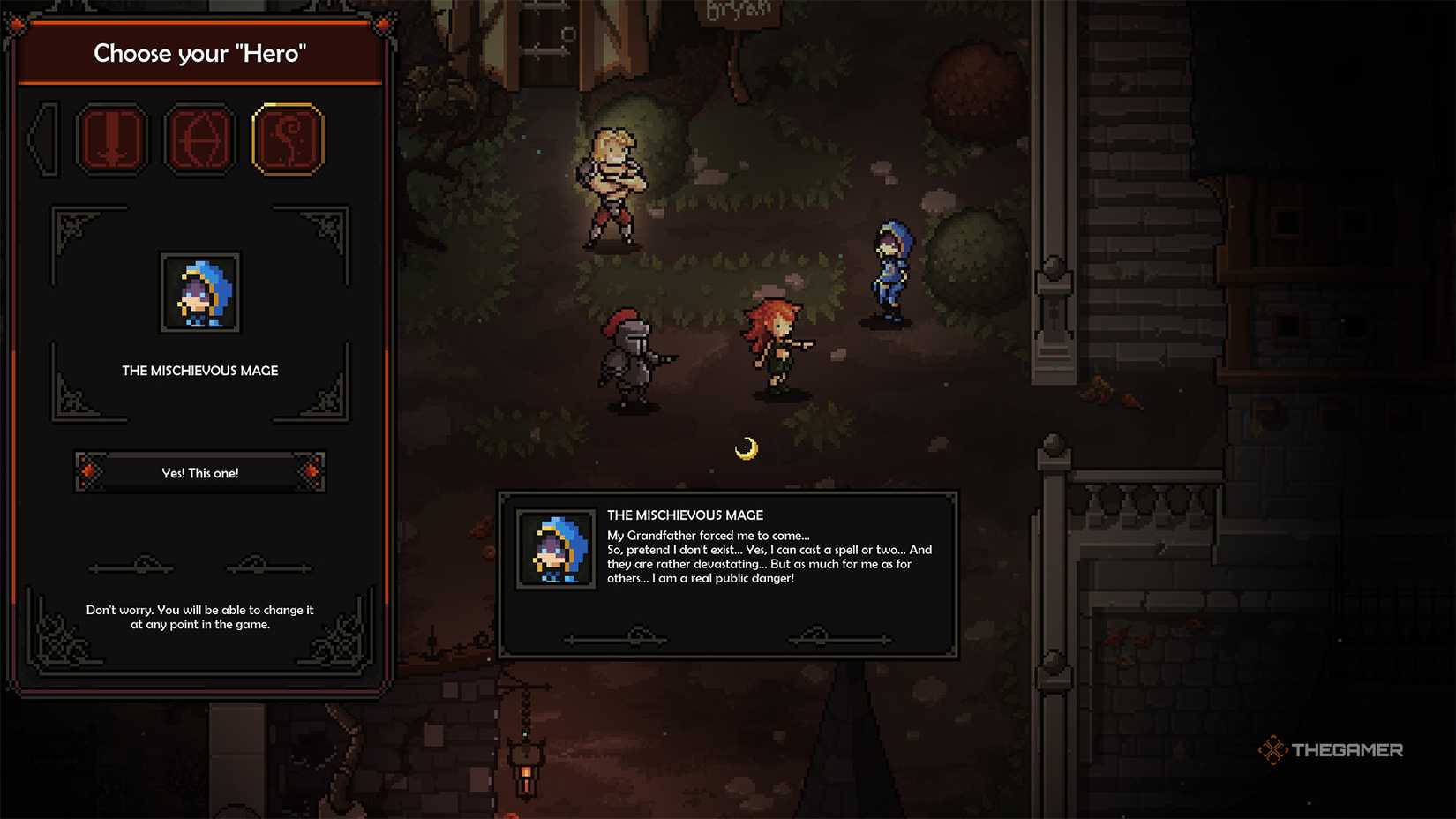Click the crescent moon icon in the scene
The height and width of the screenshot is (819, 1456).
pos(749,447)
